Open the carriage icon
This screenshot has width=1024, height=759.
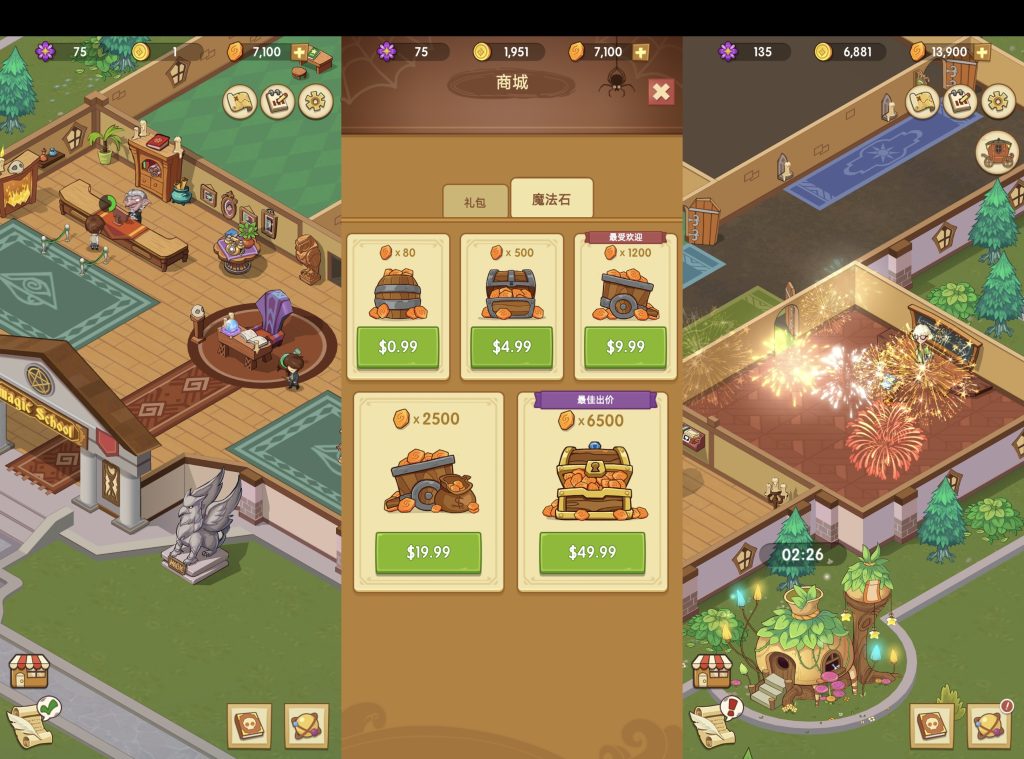coord(997,152)
